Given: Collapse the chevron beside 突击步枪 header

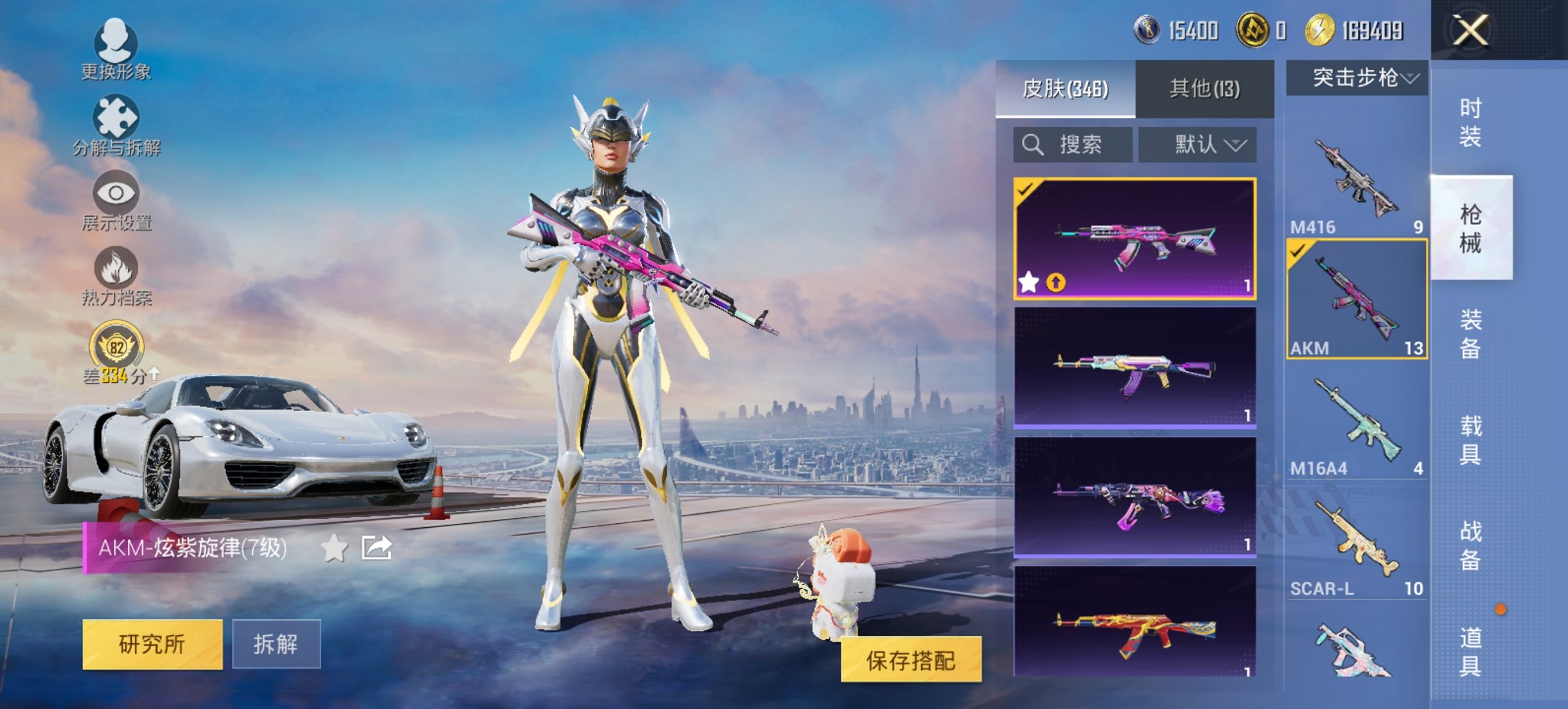Looking at the screenshot, I should coord(1409,77).
